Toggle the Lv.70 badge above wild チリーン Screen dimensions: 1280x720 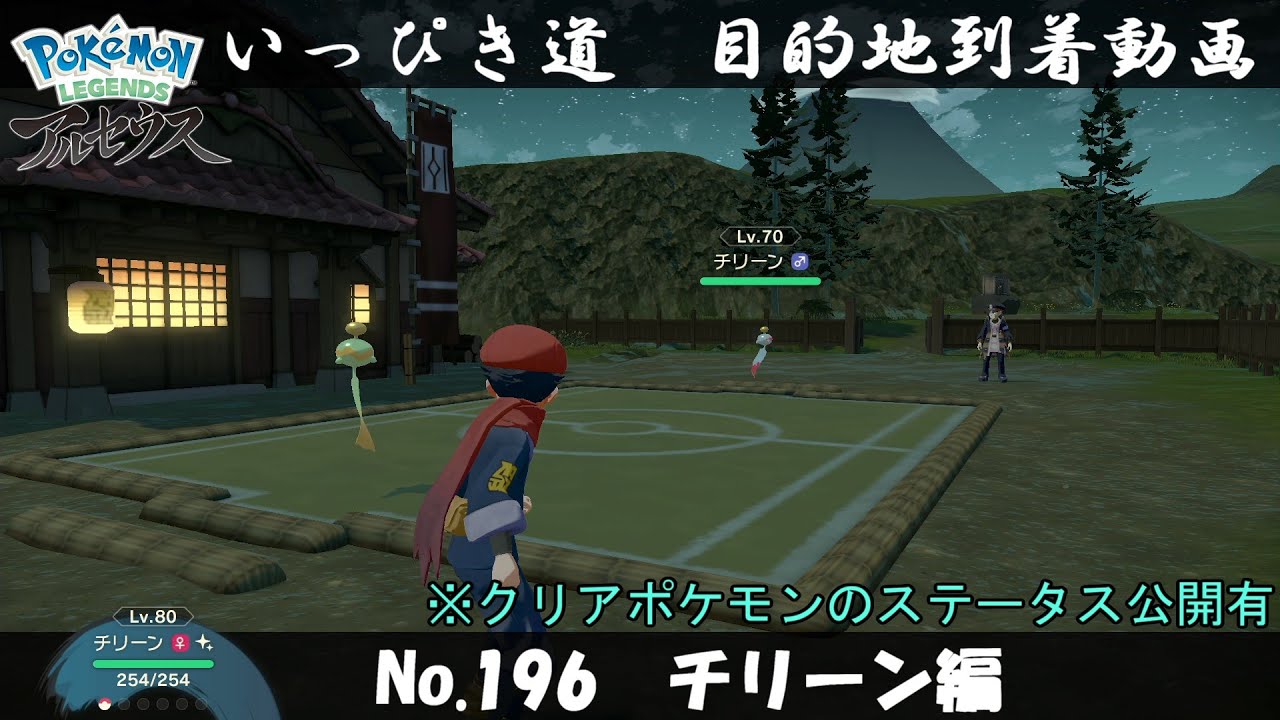click(x=760, y=236)
